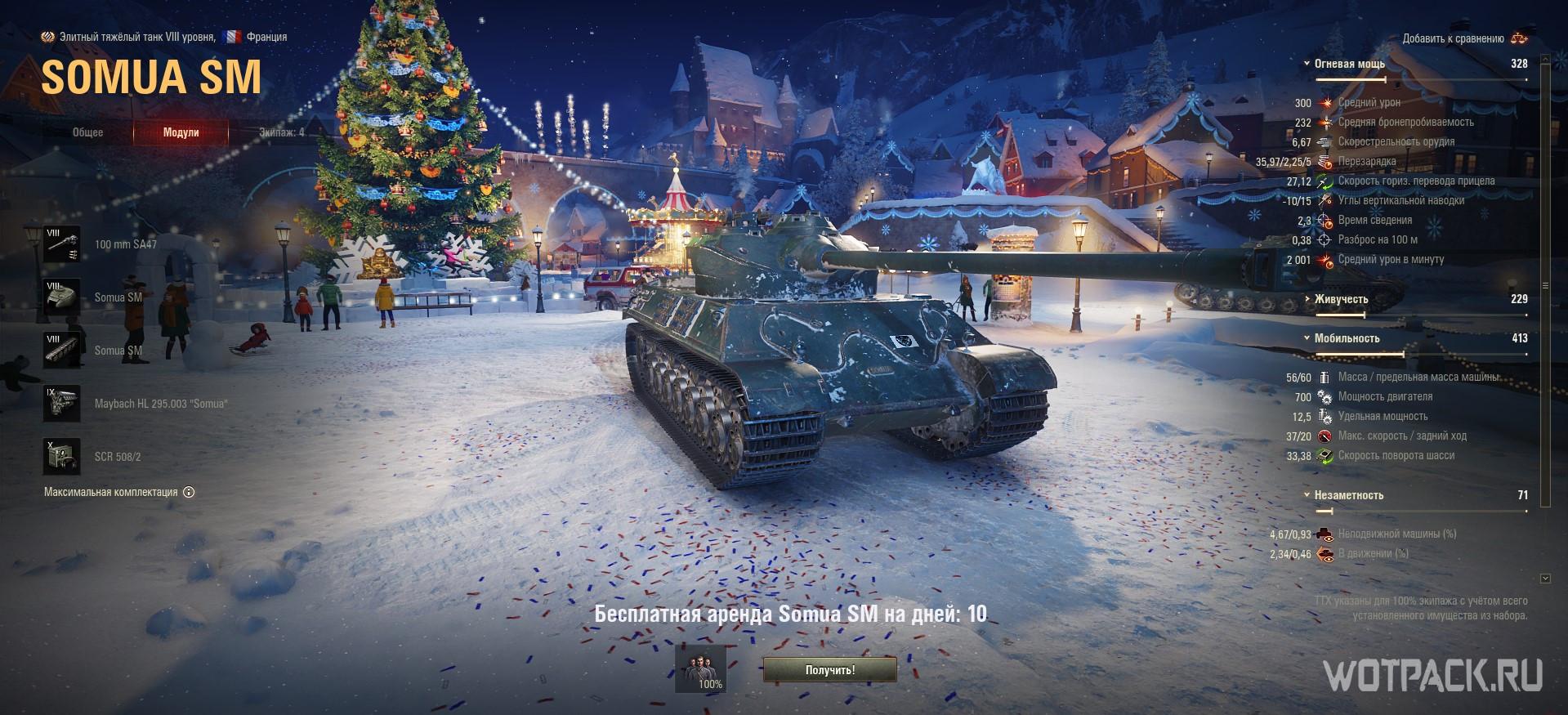Switch to the Общее tab
Viewport: 1568px width, 715px height.
pyautogui.click(x=87, y=132)
